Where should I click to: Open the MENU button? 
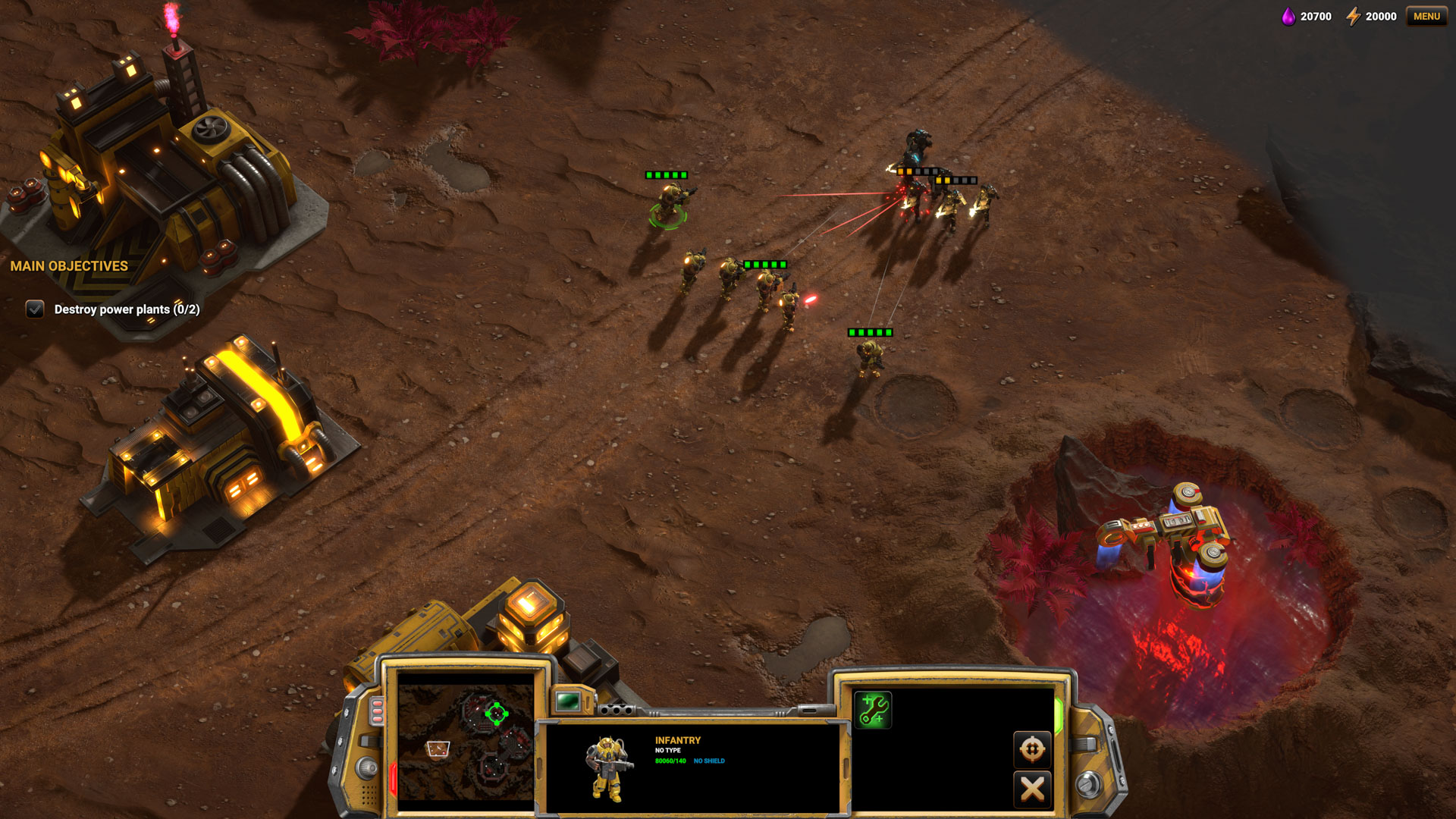pyautogui.click(x=1426, y=16)
